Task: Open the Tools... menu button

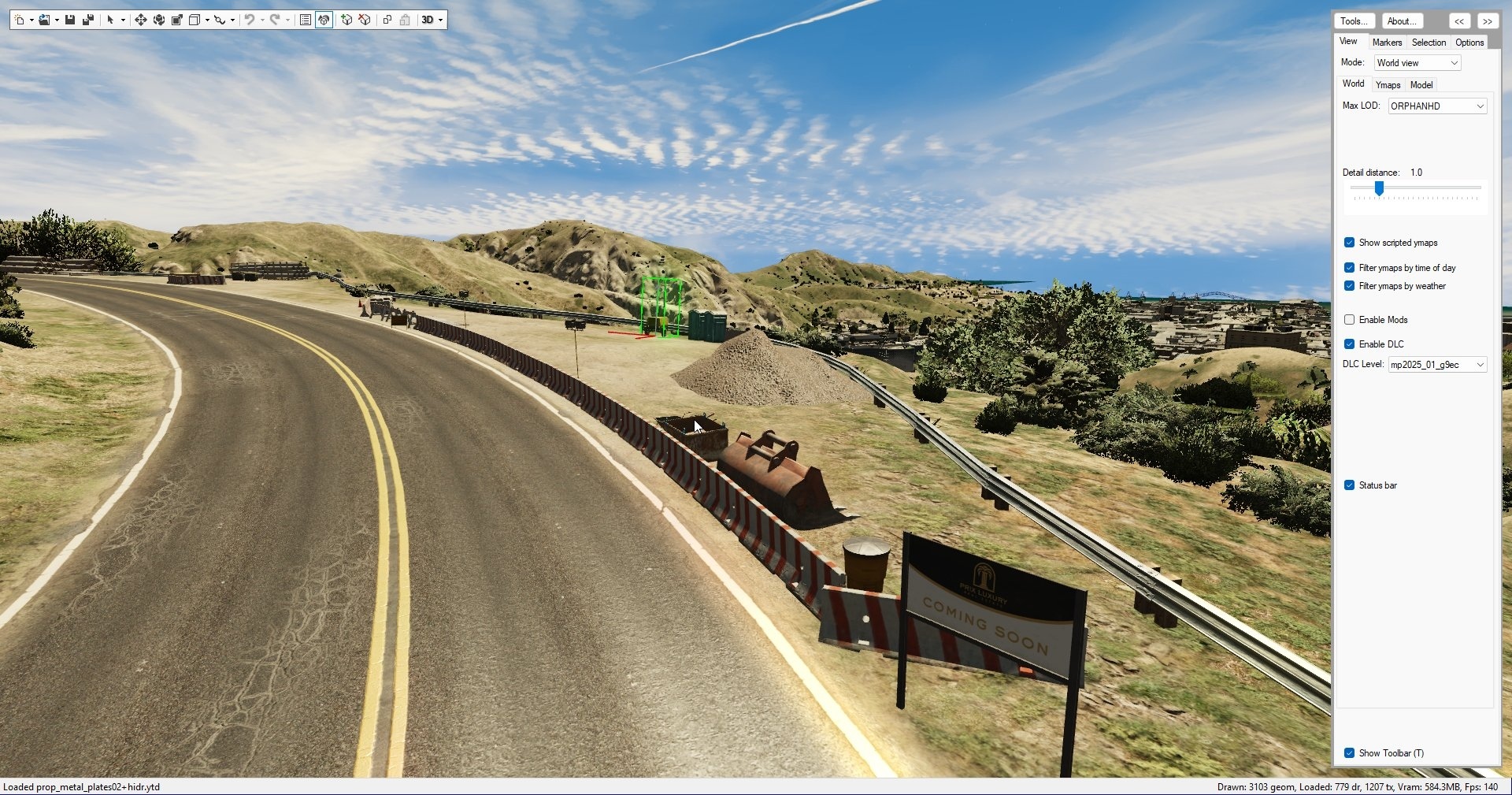Action: coord(1354,21)
